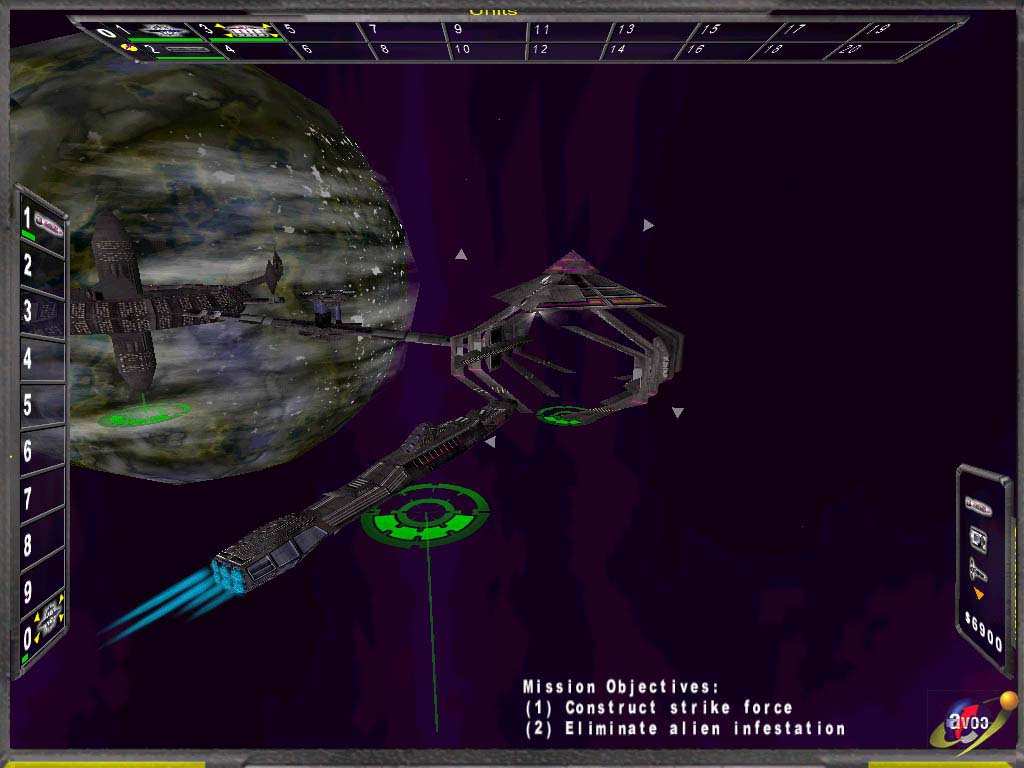Choose the long cruiser build icon
The width and height of the screenshot is (1024, 768).
977,571
